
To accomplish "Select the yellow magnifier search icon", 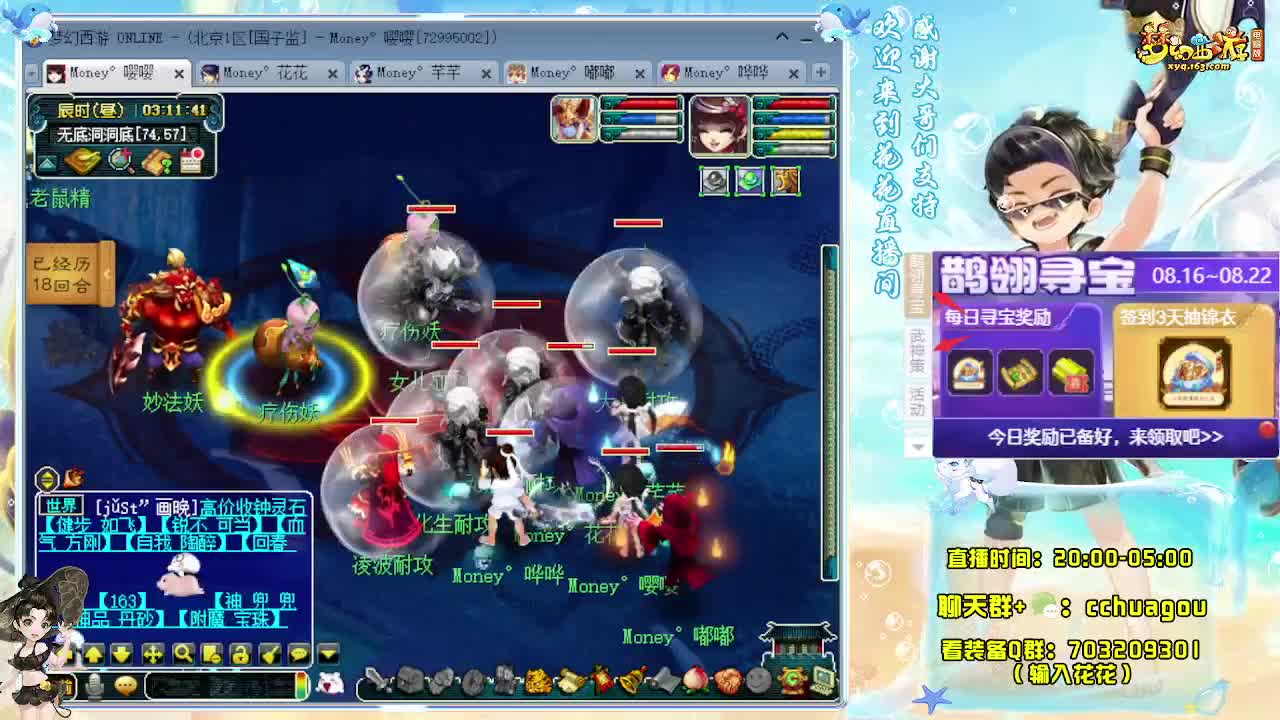I will 185,655.
